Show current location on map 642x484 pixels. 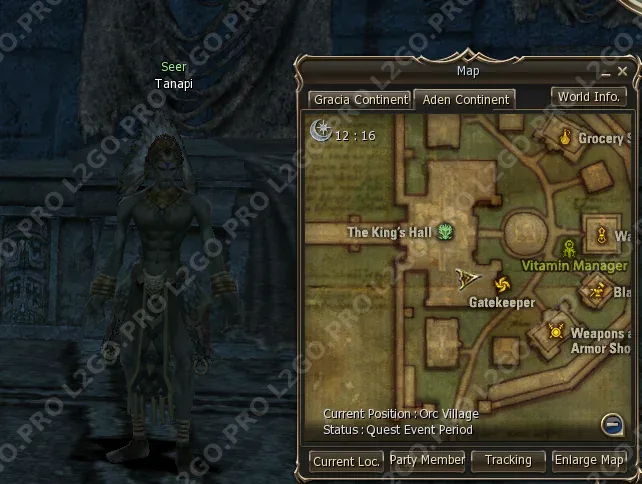pyautogui.click(x=346, y=461)
